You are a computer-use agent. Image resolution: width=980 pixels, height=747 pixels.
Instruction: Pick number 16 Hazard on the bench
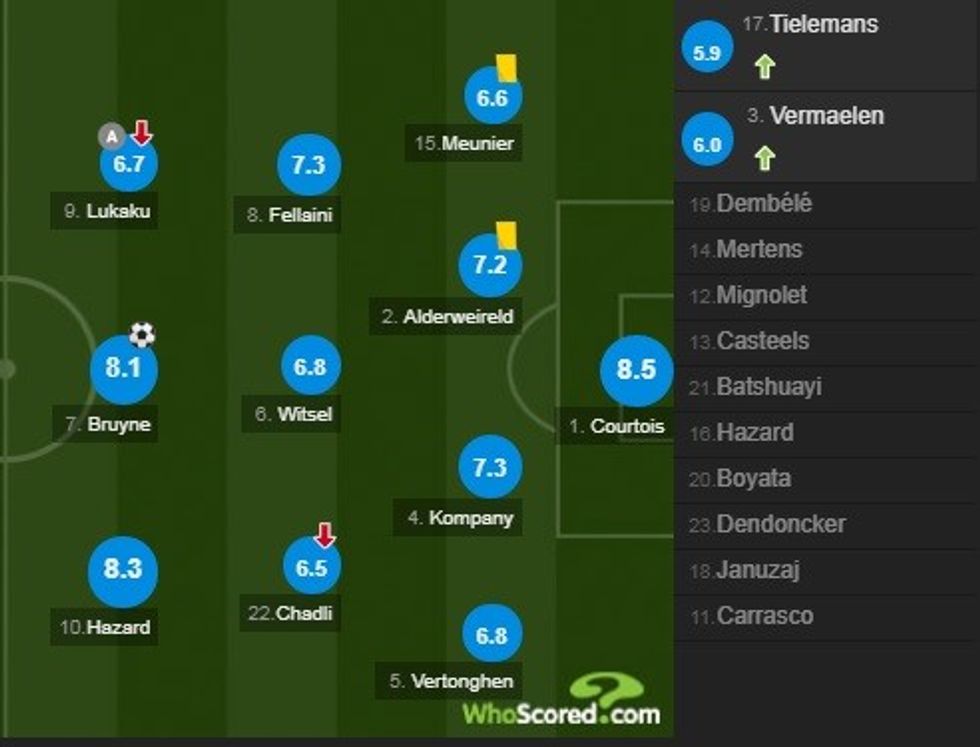[x=754, y=433]
